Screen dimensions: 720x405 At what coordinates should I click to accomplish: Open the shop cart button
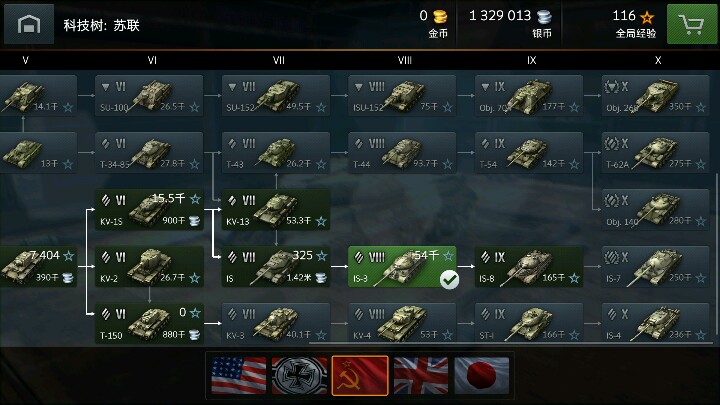click(688, 23)
